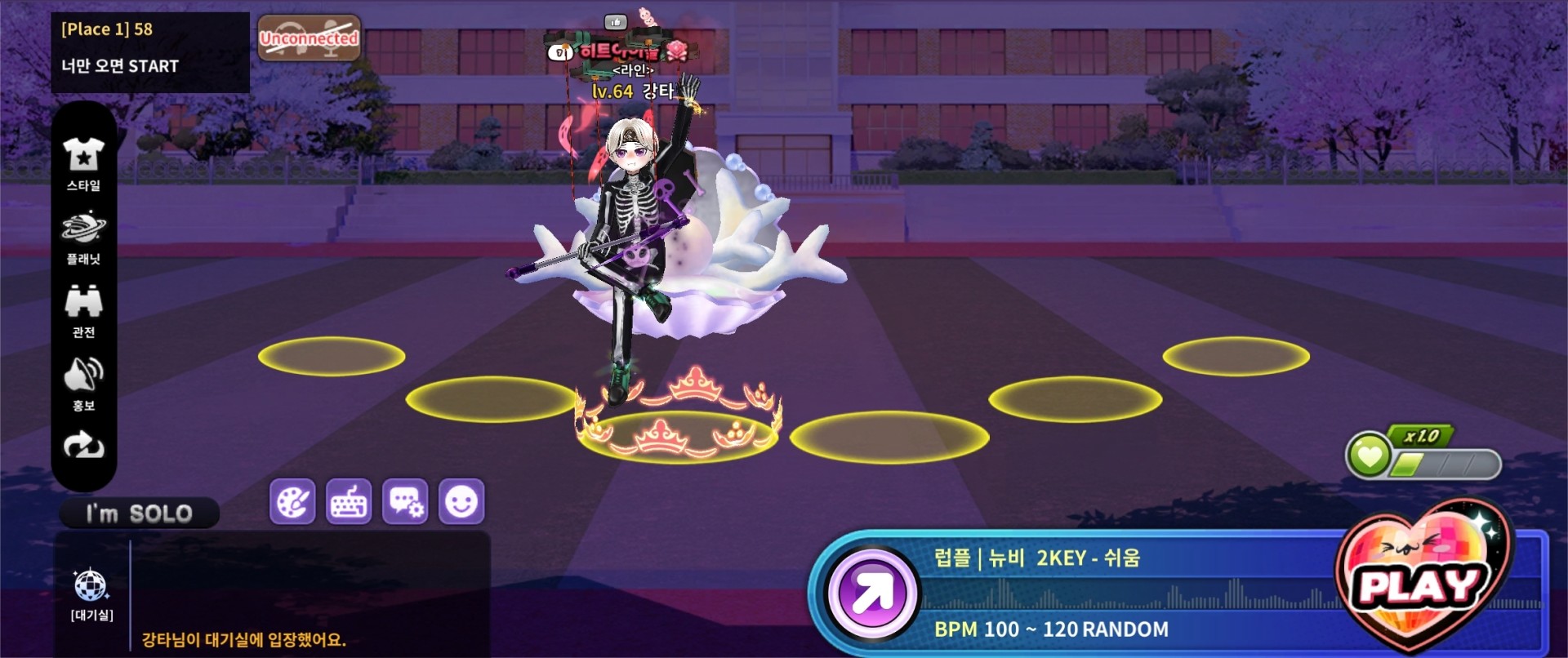Click the green heart multiplier icon
The width and height of the screenshot is (1568, 658).
(x=1370, y=456)
